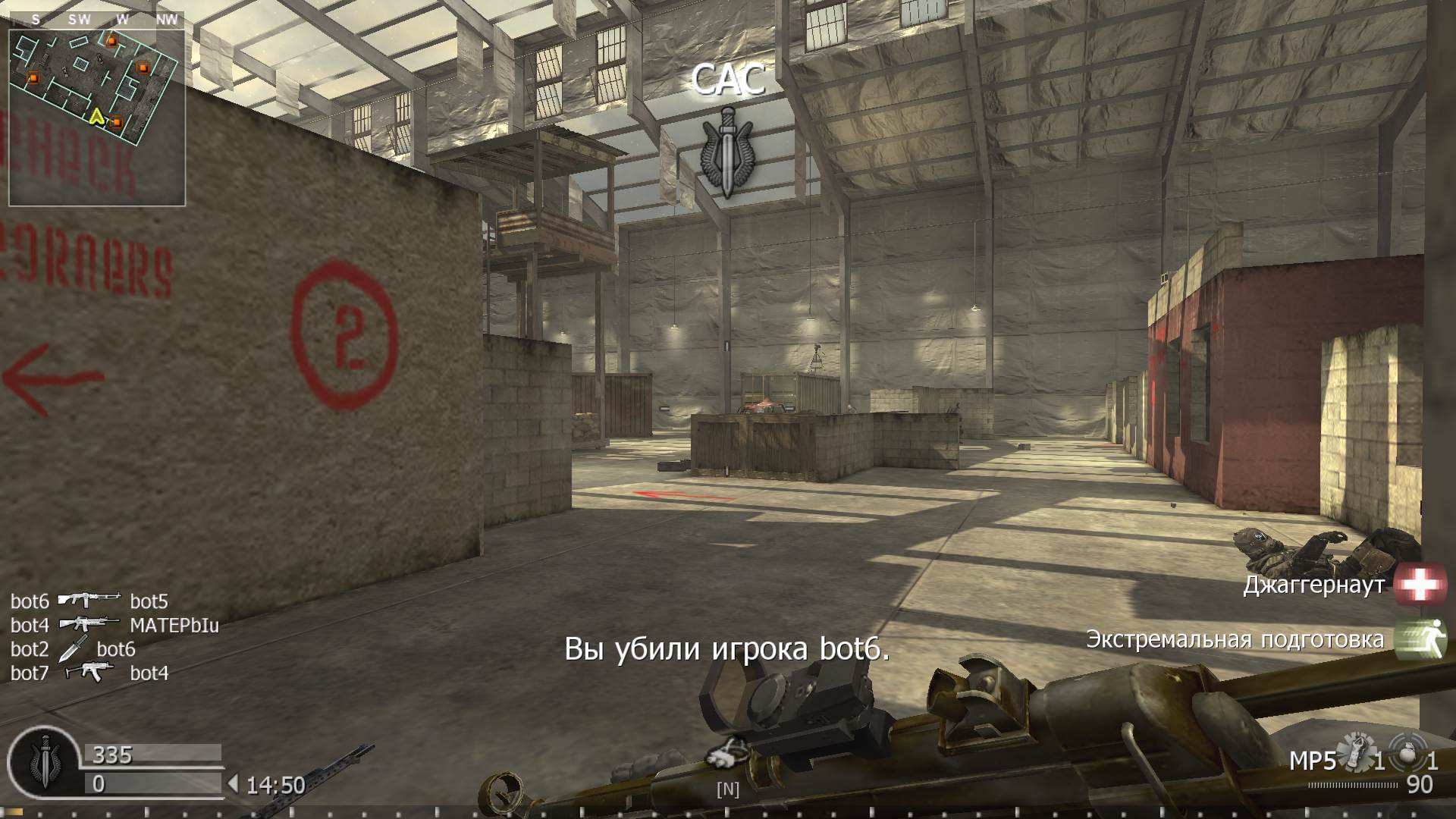
Task: Select the knife icon in the killfeed
Action: (74, 649)
